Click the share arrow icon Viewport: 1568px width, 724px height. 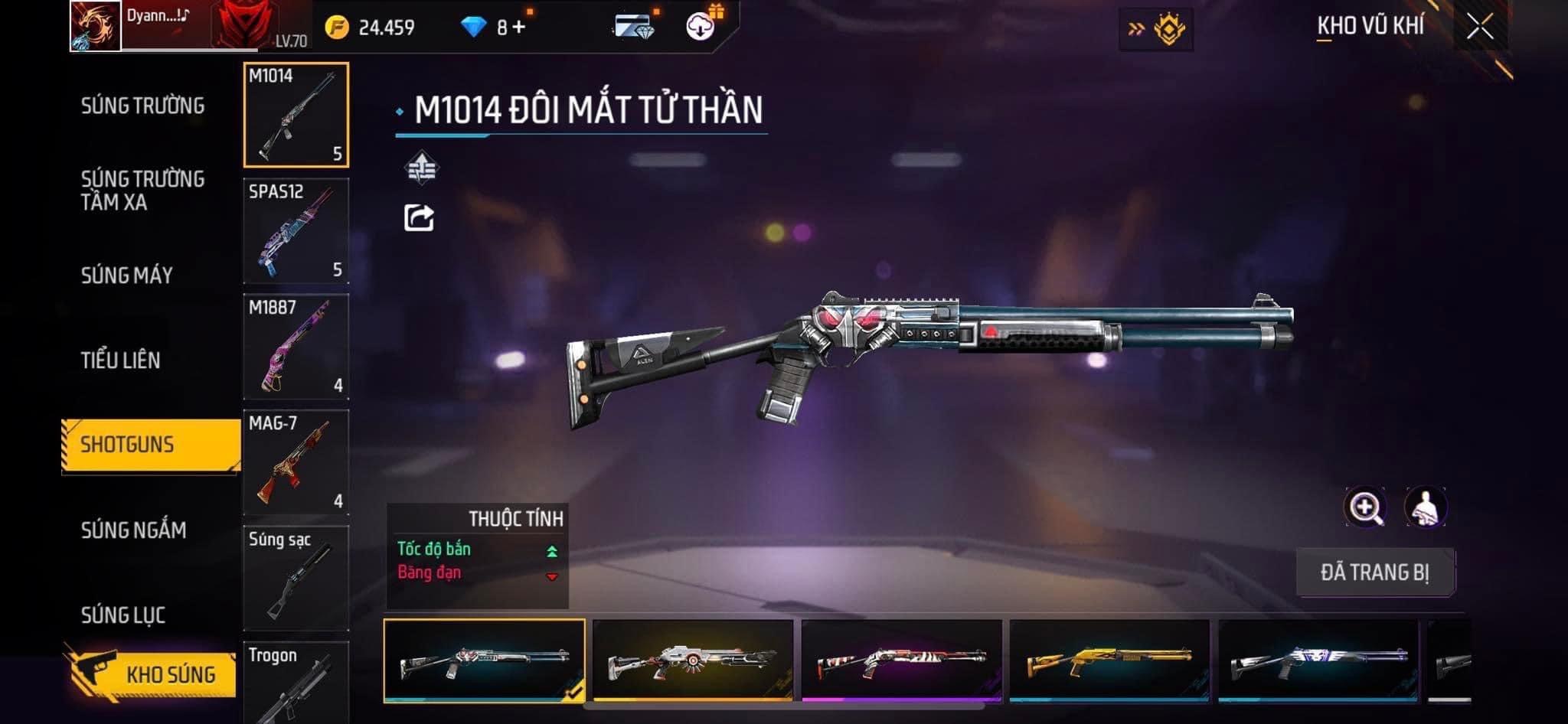[419, 218]
